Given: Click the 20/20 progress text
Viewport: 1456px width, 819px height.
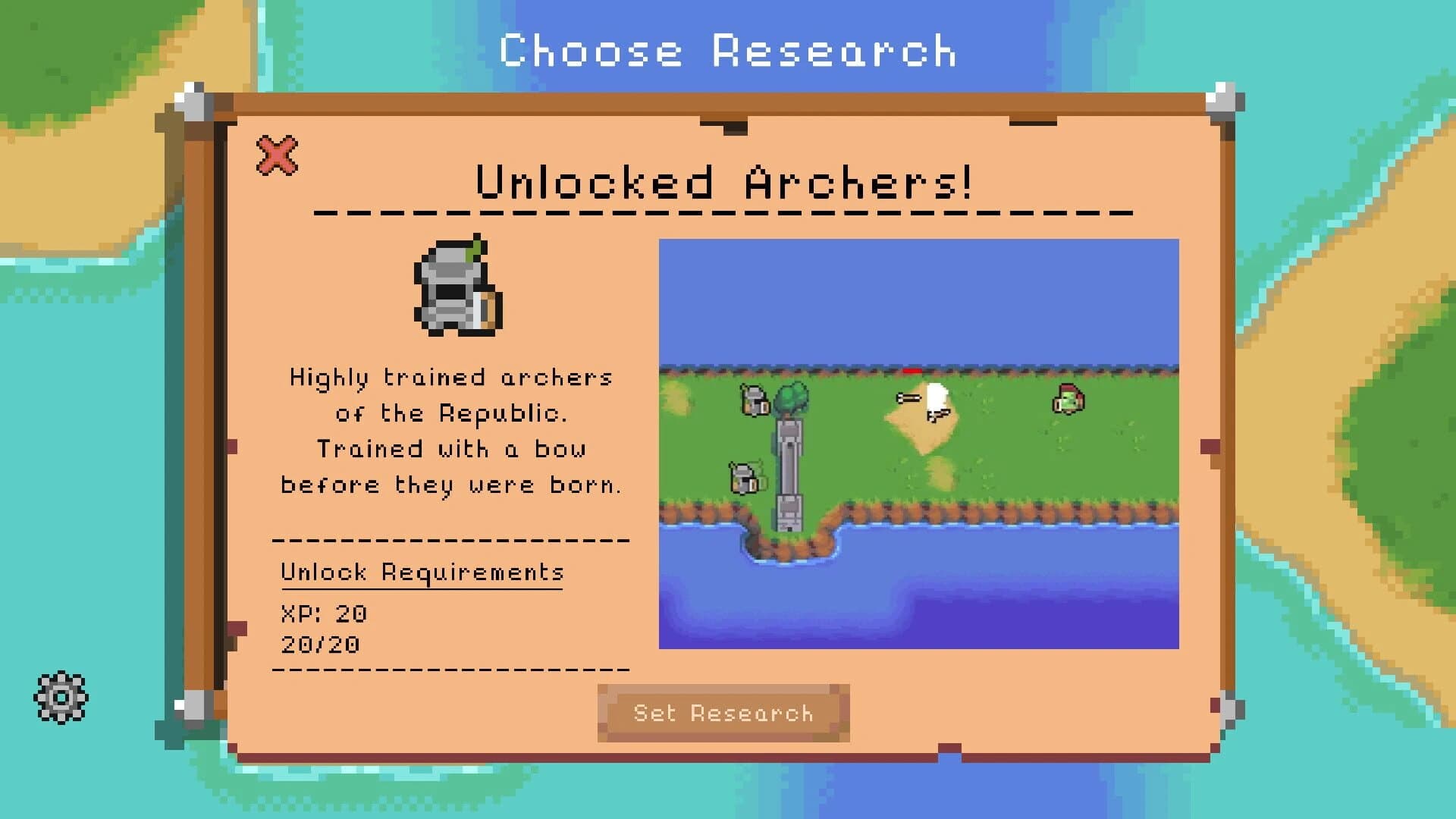Looking at the screenshot, I should coord(319,645).
